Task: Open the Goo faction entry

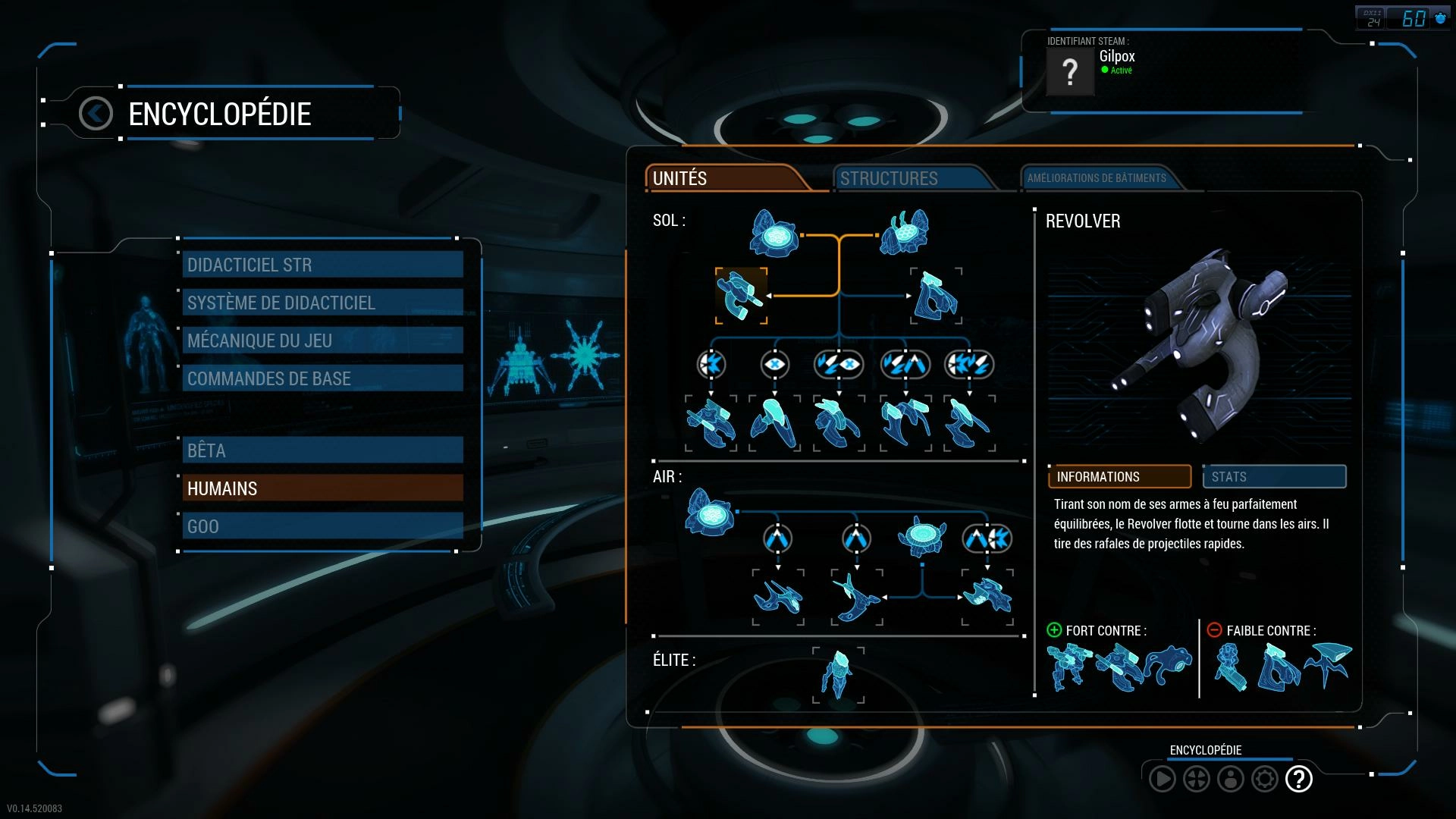Action: click(x=322, y=526)
